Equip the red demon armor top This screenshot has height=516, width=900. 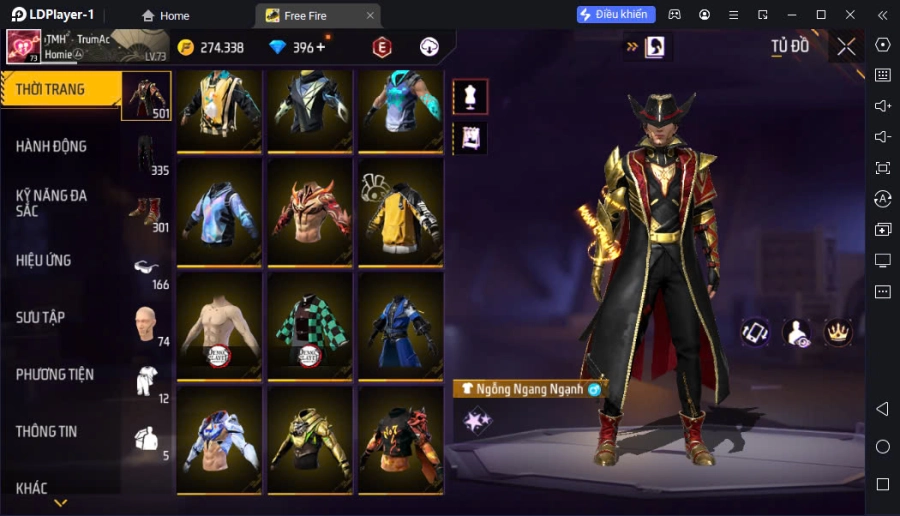[310, 211]
